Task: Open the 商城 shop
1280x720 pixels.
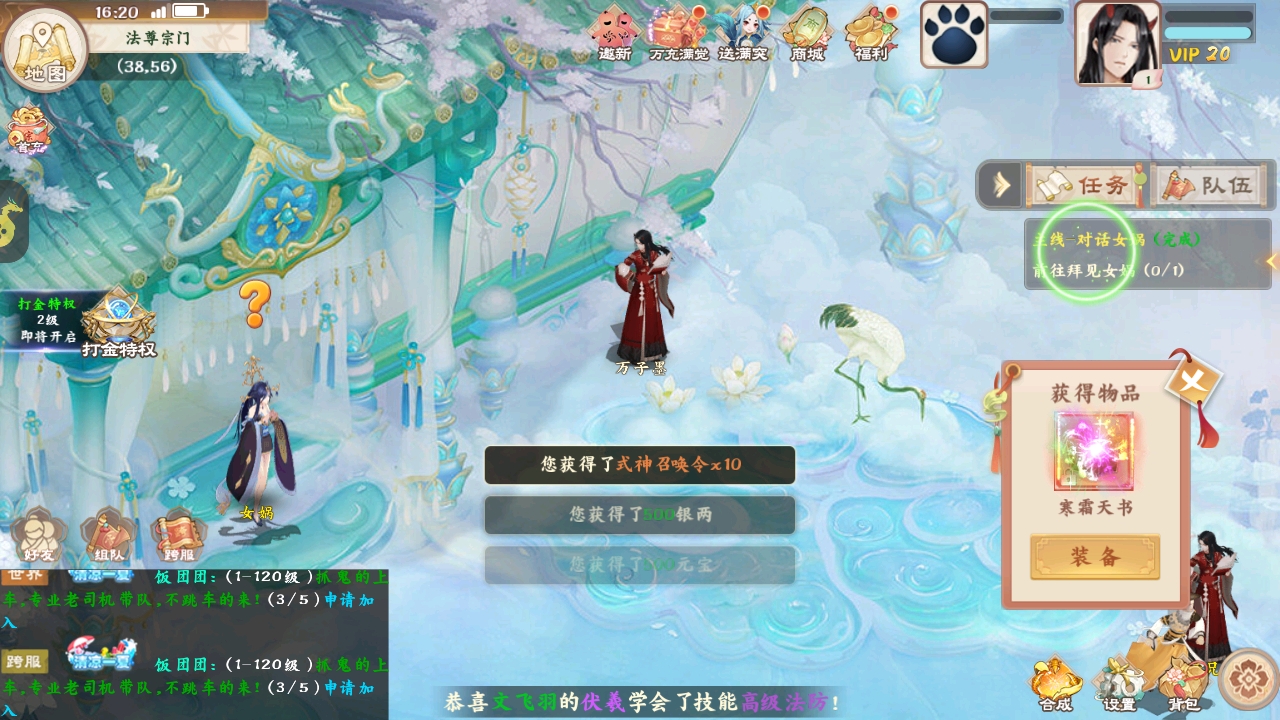Action: pyautogui.click(x=806, y=33)
